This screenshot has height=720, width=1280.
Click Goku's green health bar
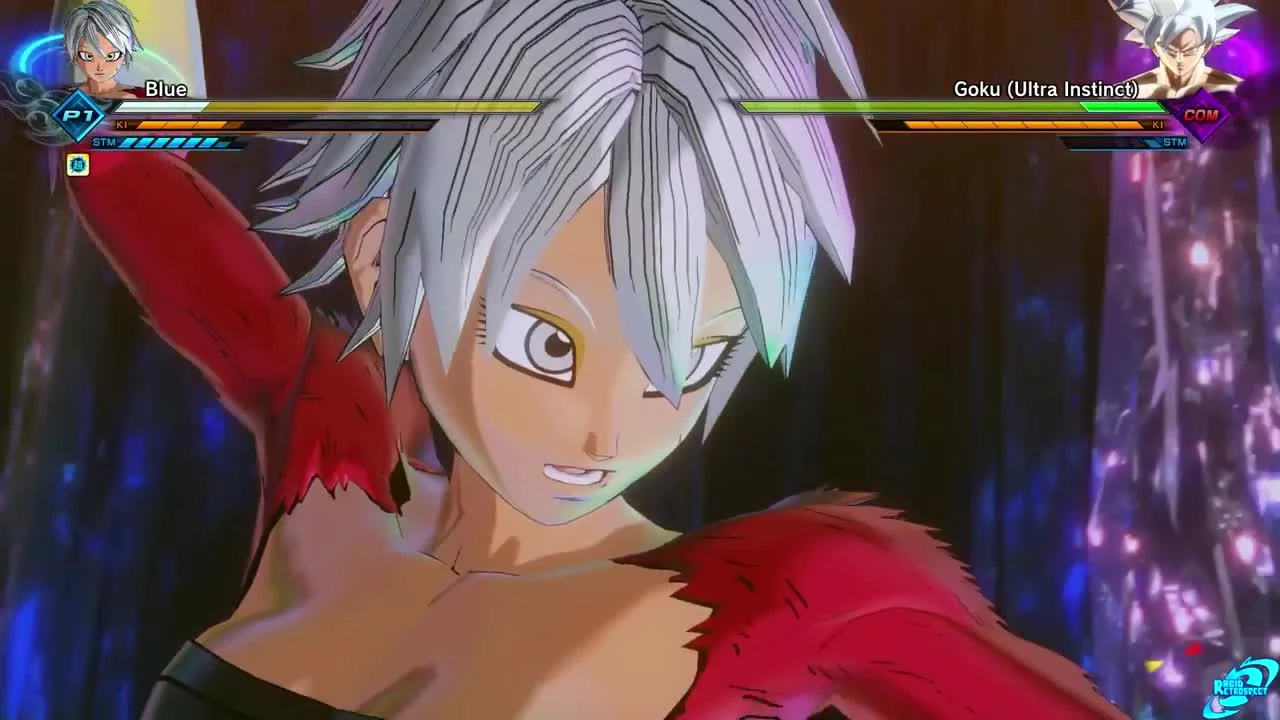pos(950,105)
